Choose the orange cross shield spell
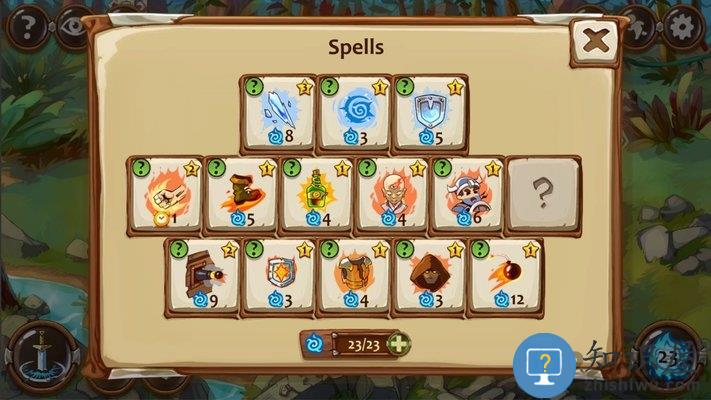 (278, 276)
